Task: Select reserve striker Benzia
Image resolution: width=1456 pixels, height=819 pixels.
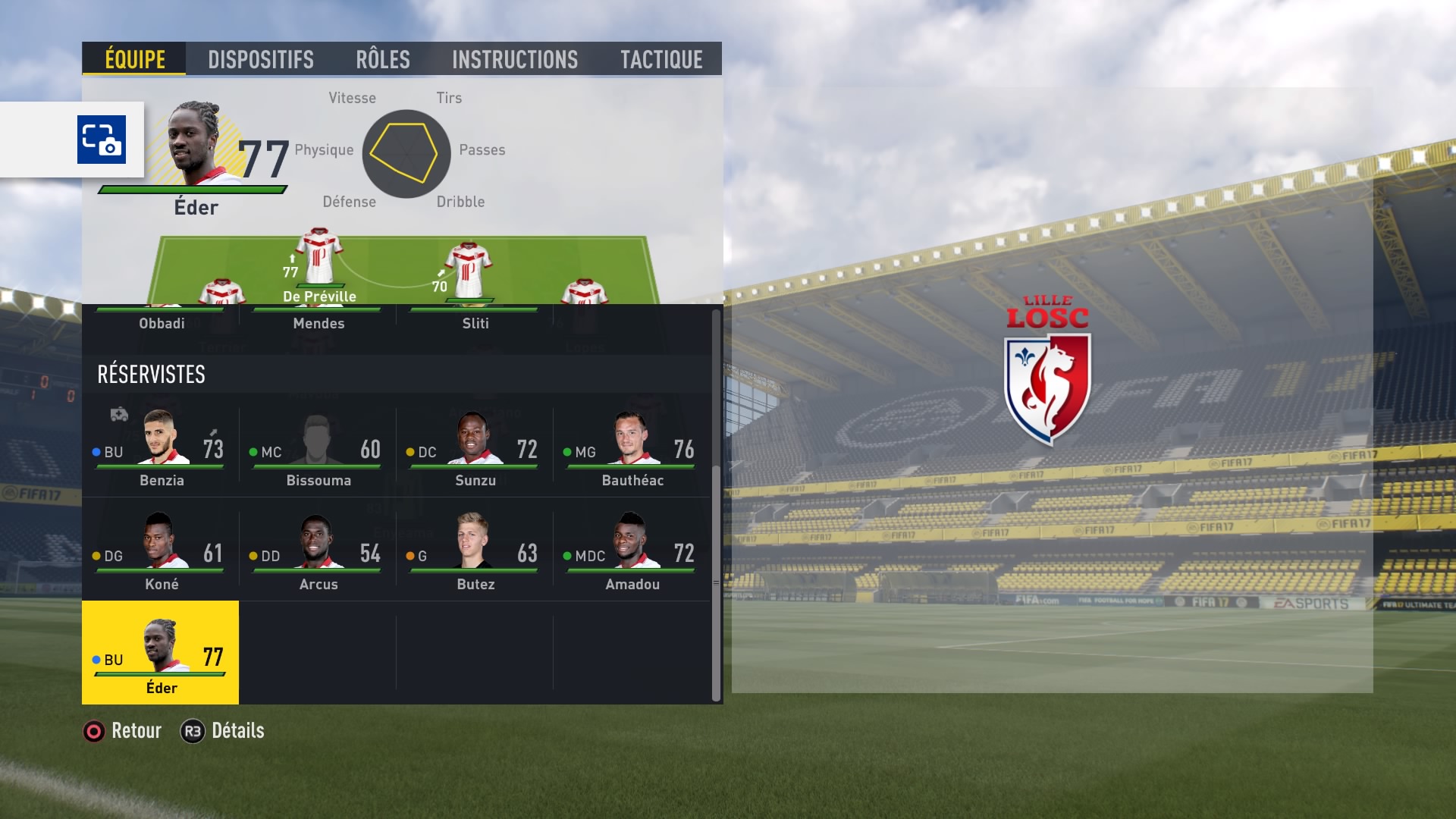Action: pyautogui.click(x=161, y=449)
